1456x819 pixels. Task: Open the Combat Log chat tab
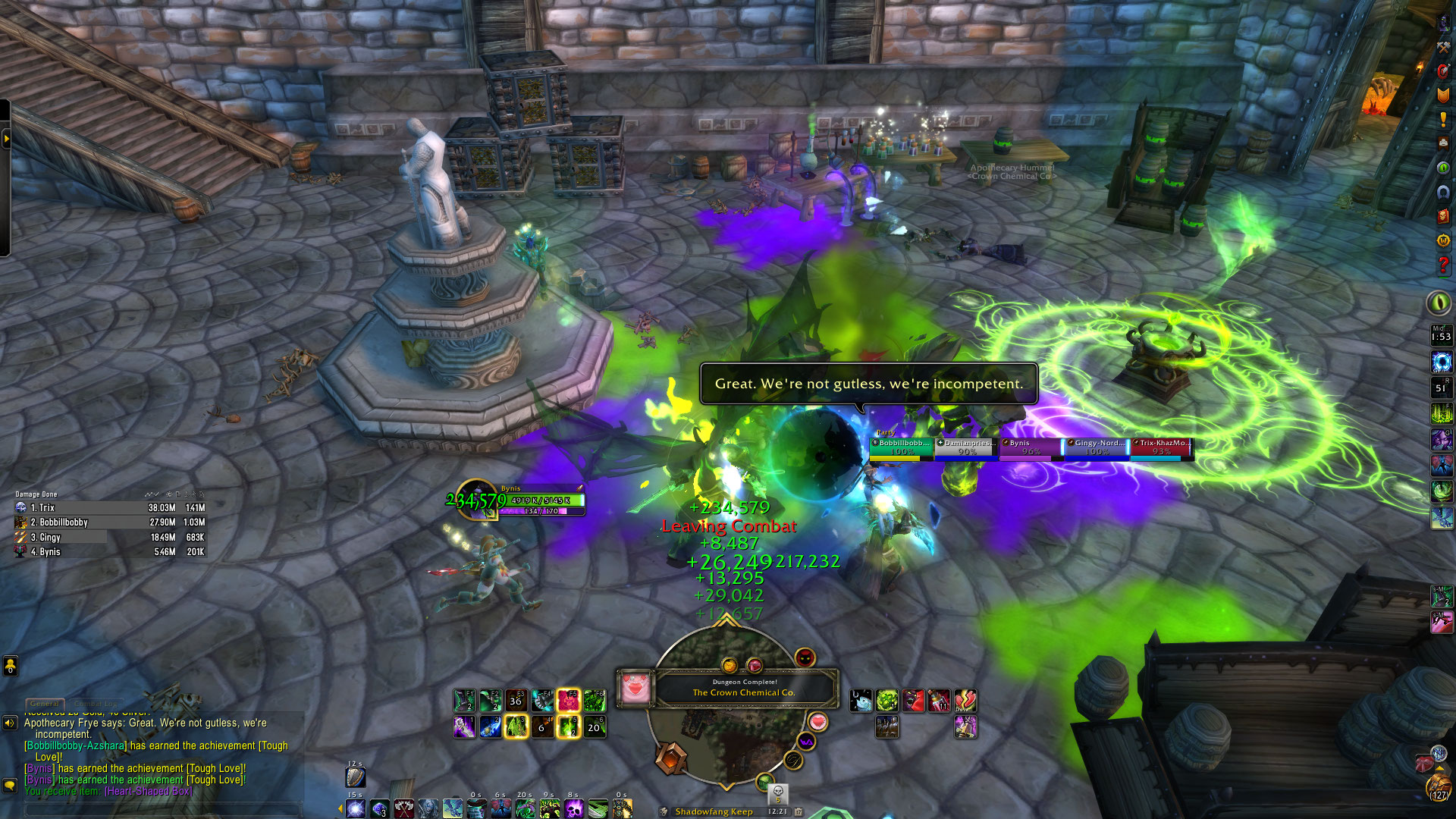tap(96, 704)
